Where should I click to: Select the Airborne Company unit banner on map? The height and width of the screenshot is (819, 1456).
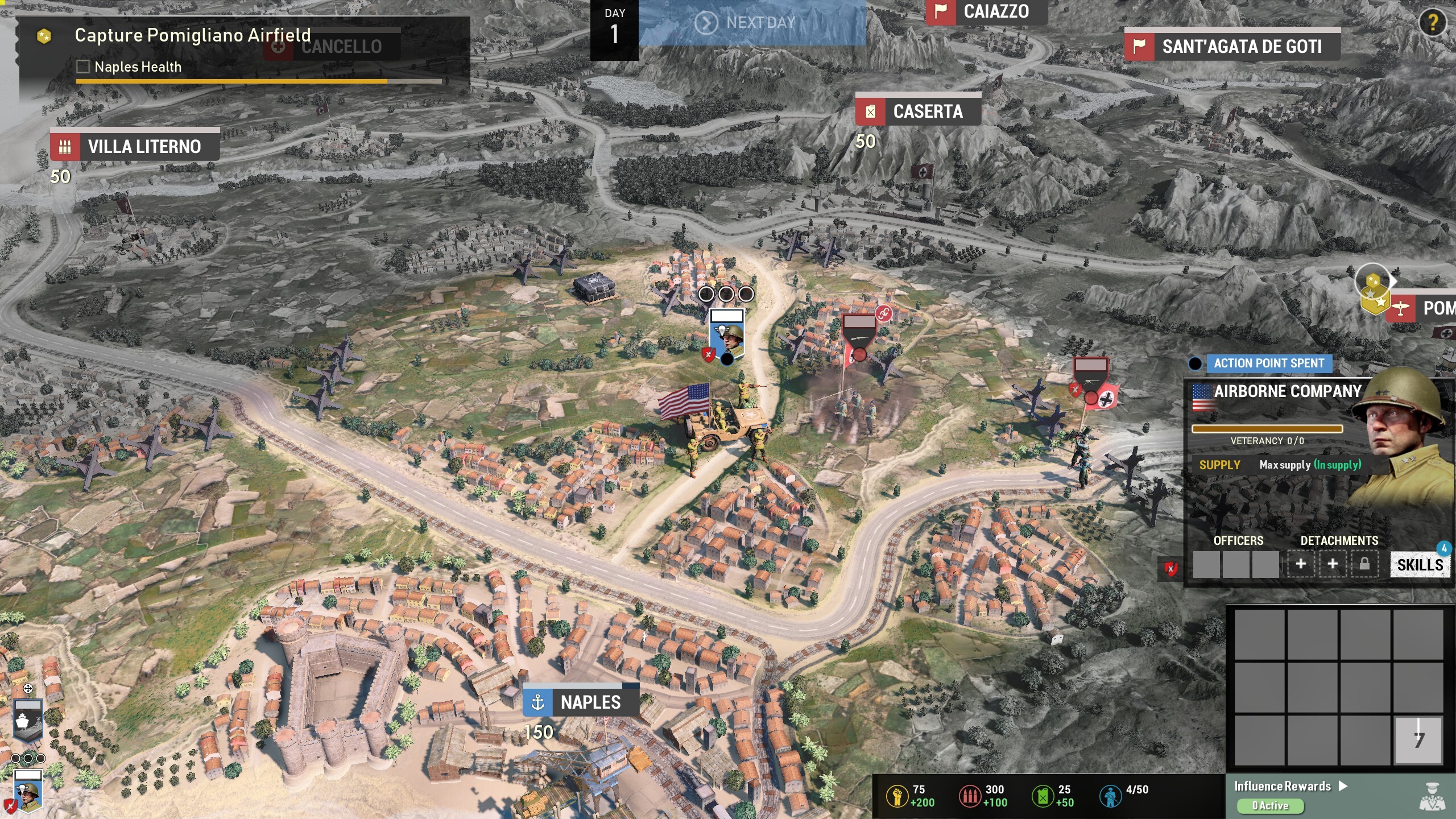coord(727,336)
